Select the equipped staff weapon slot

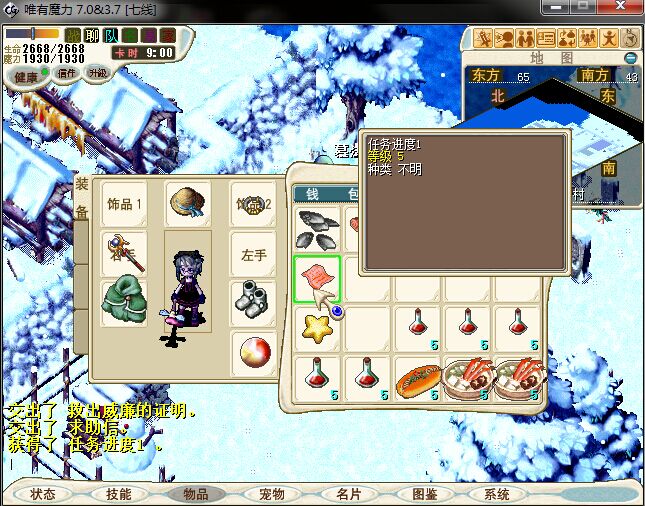tap(124, 253)
